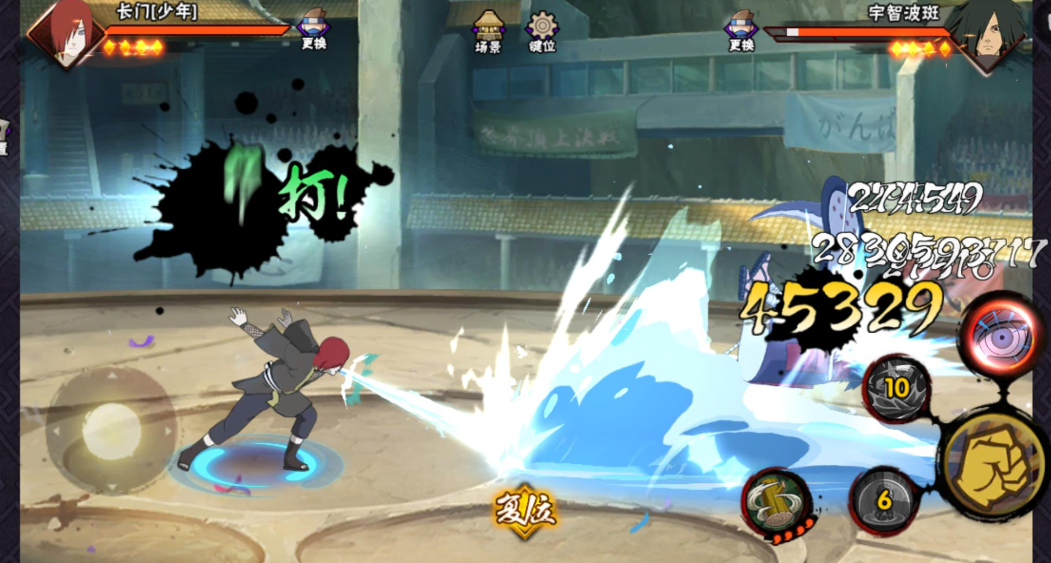Click 更换 beside 宇智波斑's health bar
The image size is (1051, 563).
pos(741,30)
